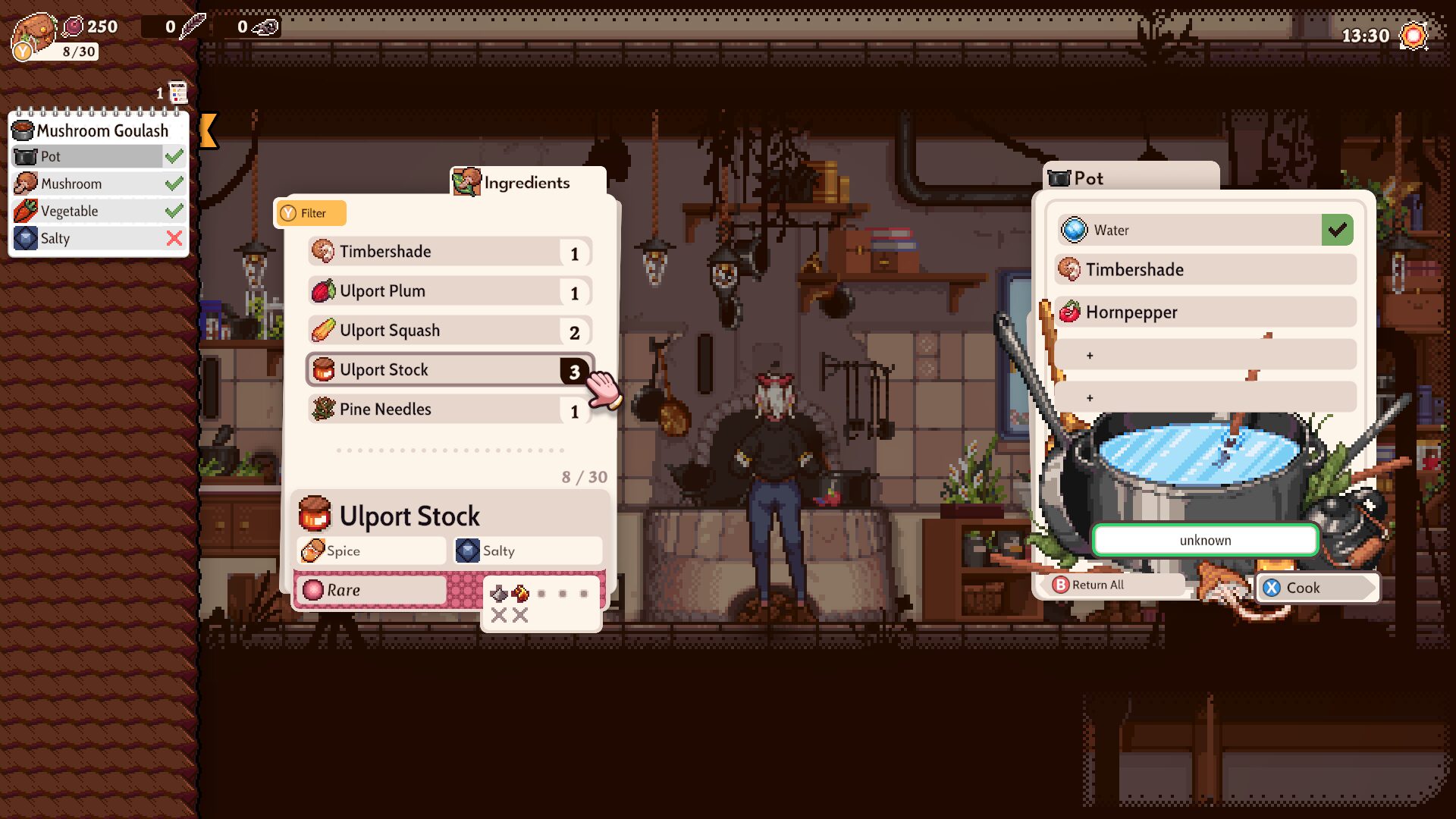Select the Pine Needles ingredient
The width and height of the screenshot is (1456, 819).
449,409
